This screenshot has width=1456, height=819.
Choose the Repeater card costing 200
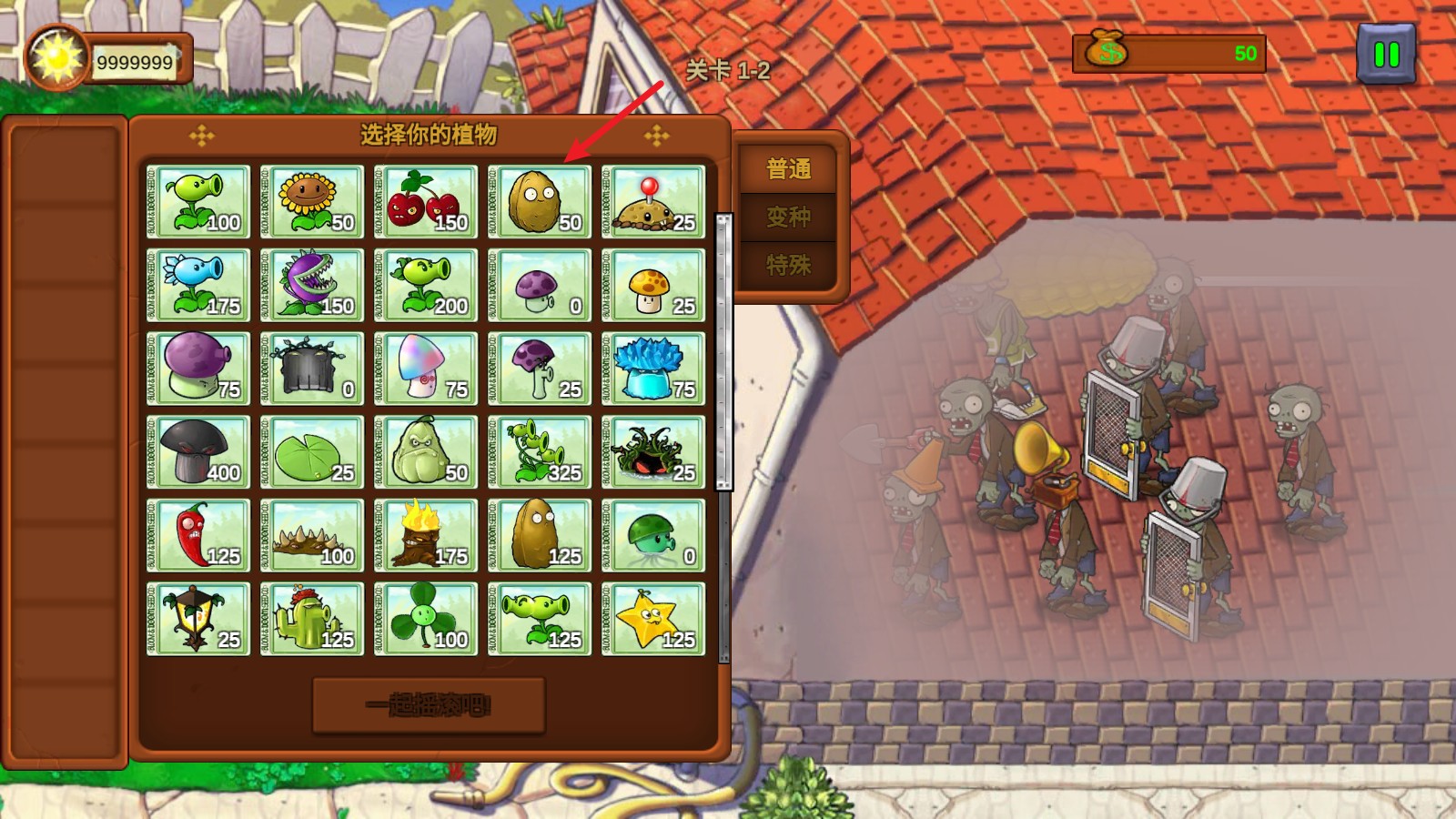point(426,286)
